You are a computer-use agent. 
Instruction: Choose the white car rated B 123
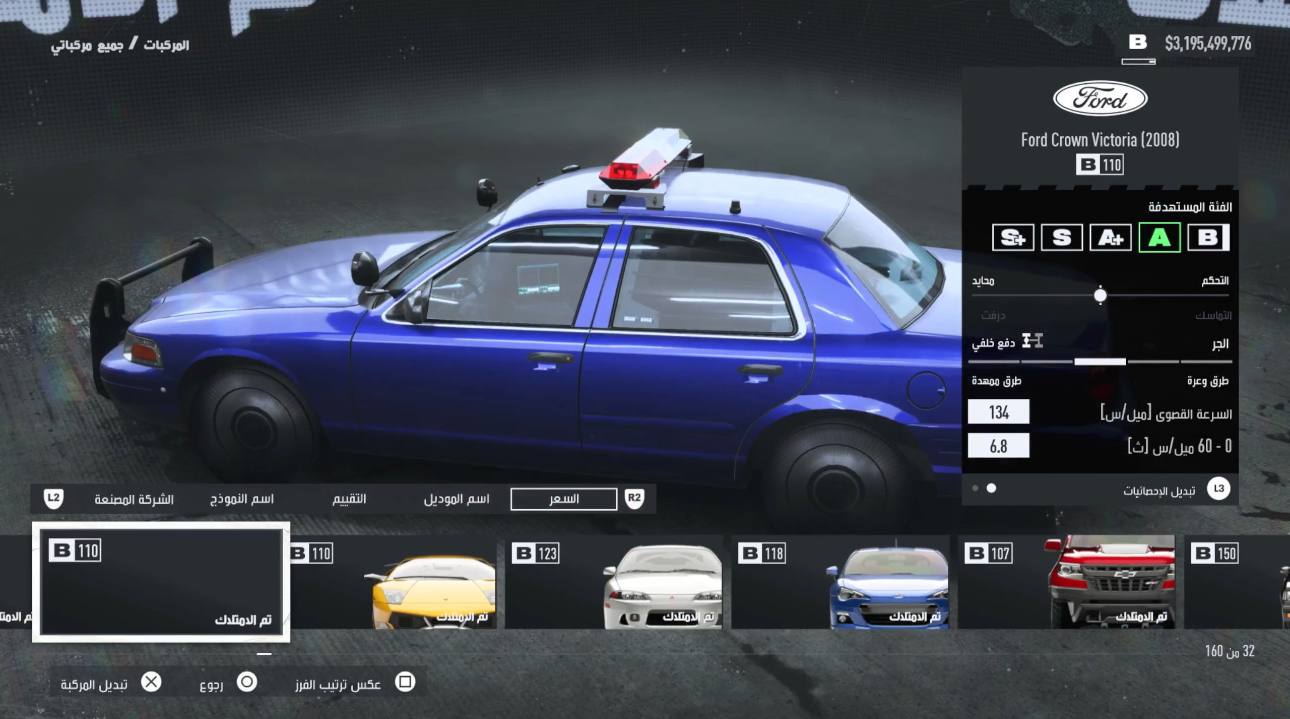point(616,583)
